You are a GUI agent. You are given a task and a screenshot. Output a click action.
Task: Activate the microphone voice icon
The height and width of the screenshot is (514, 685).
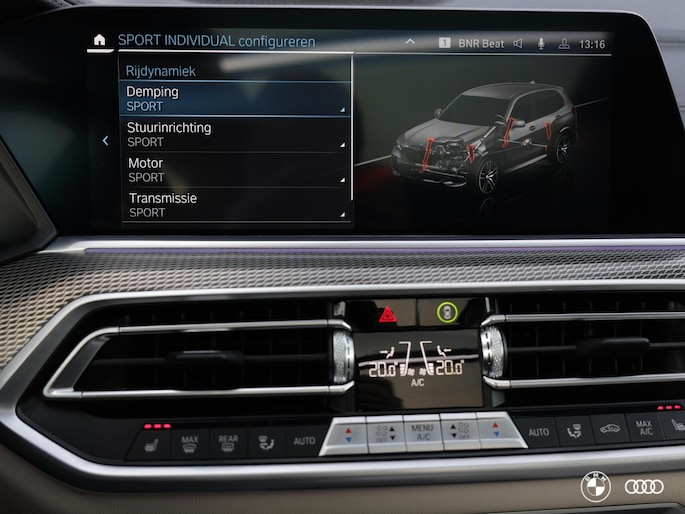click(x=541, y=44)
